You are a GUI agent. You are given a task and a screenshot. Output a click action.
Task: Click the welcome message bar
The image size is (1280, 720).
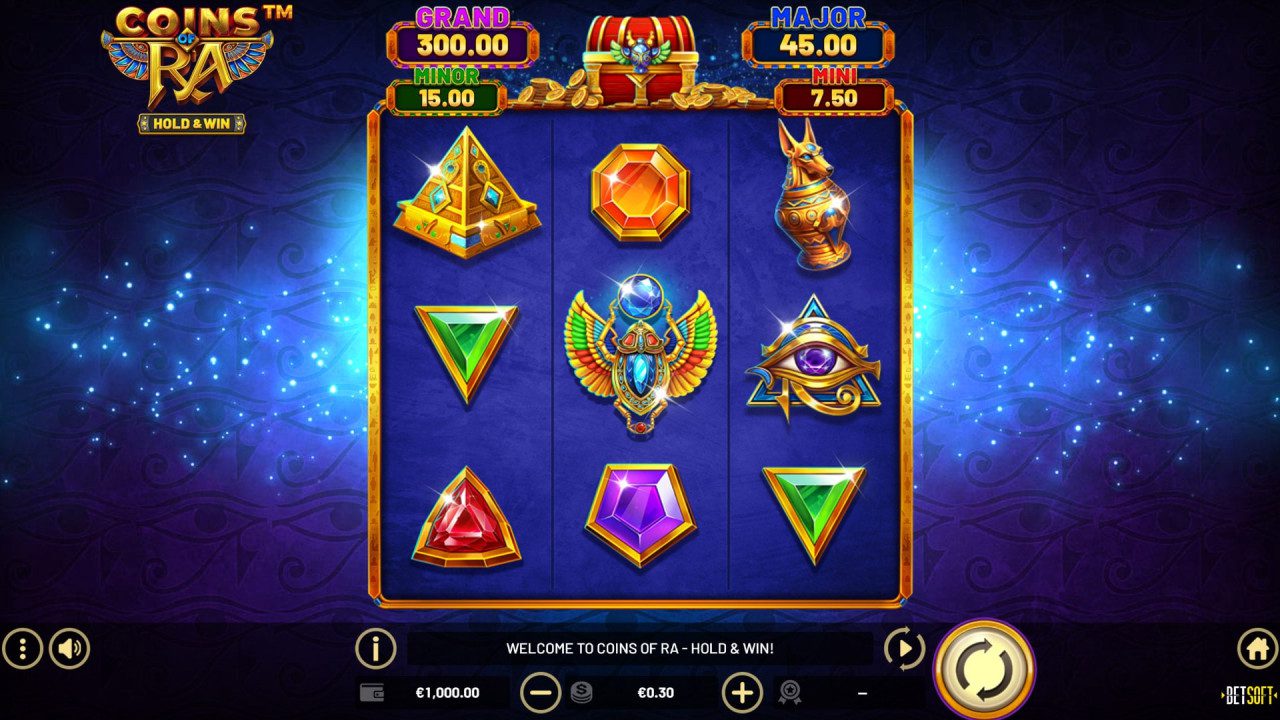pos(640,647)
